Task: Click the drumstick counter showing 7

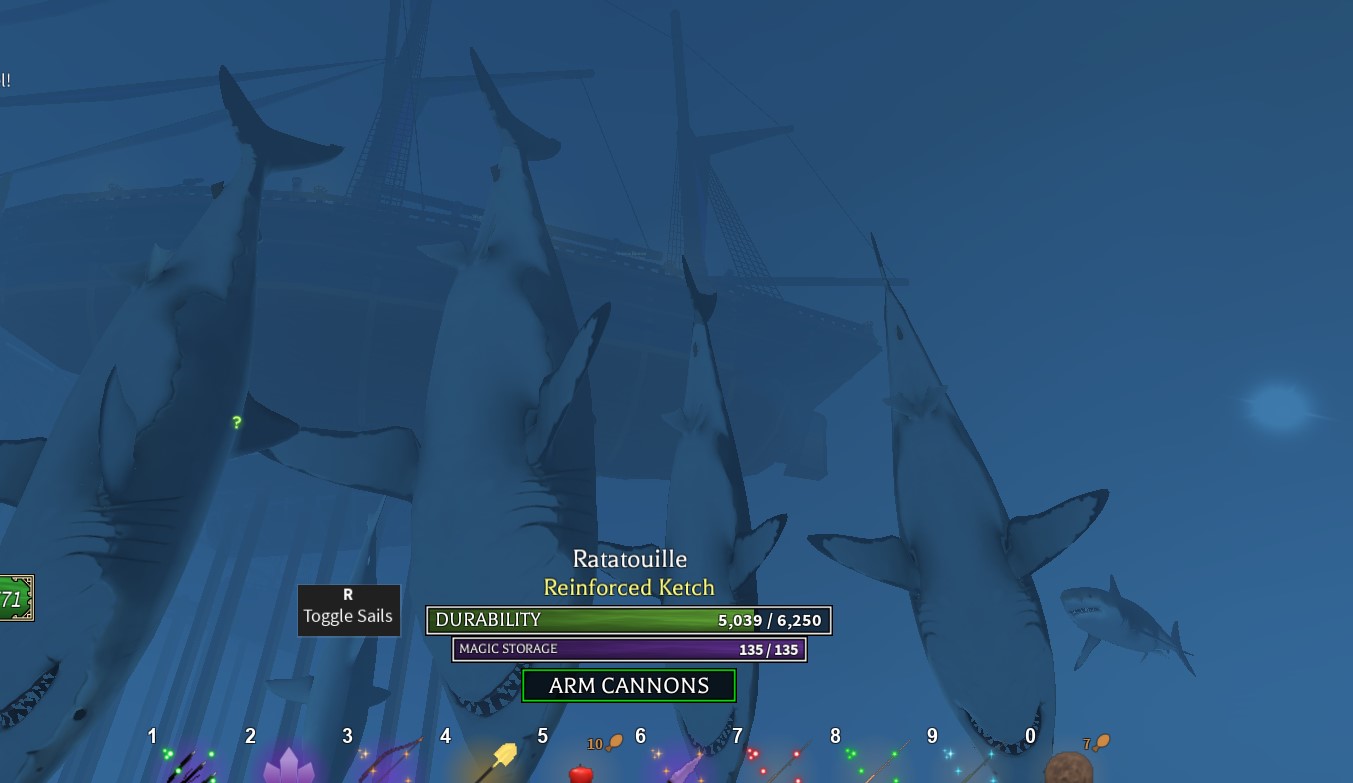Action: pyautogui.click(x=1094, y=741)
